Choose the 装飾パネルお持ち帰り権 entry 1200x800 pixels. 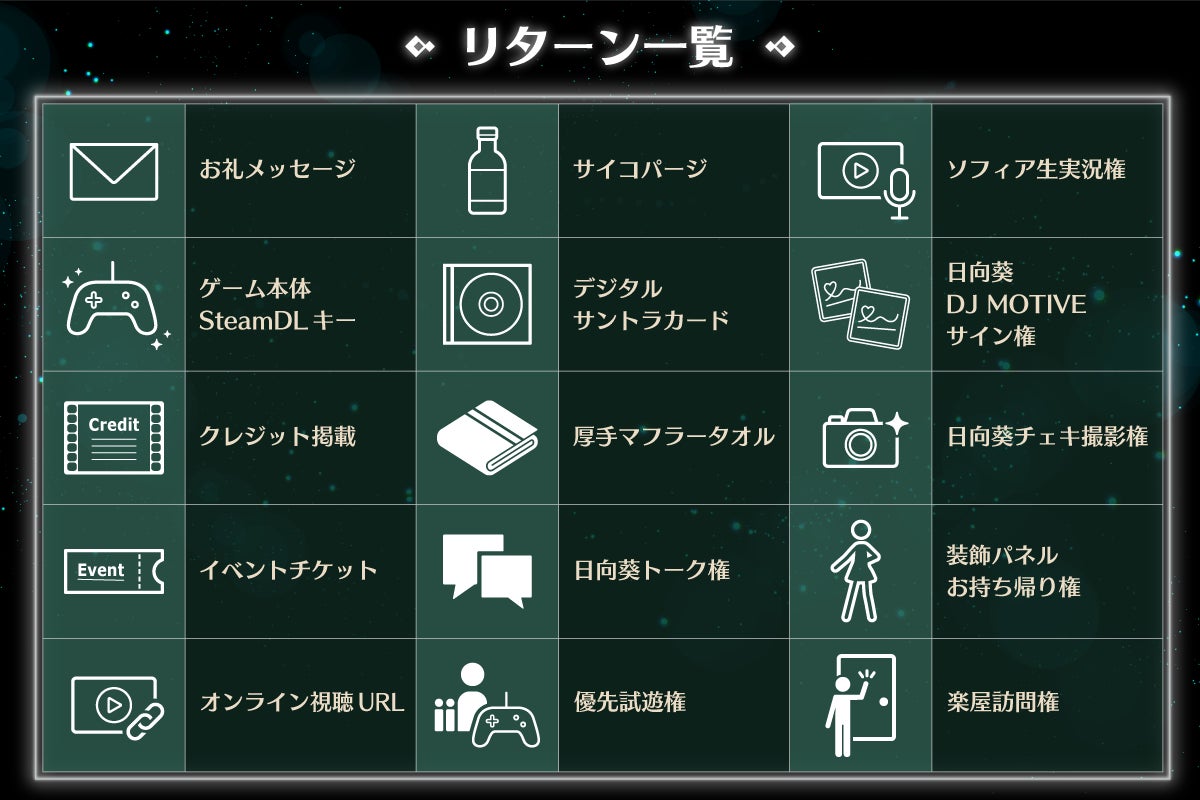click(x=1013, y=571)
